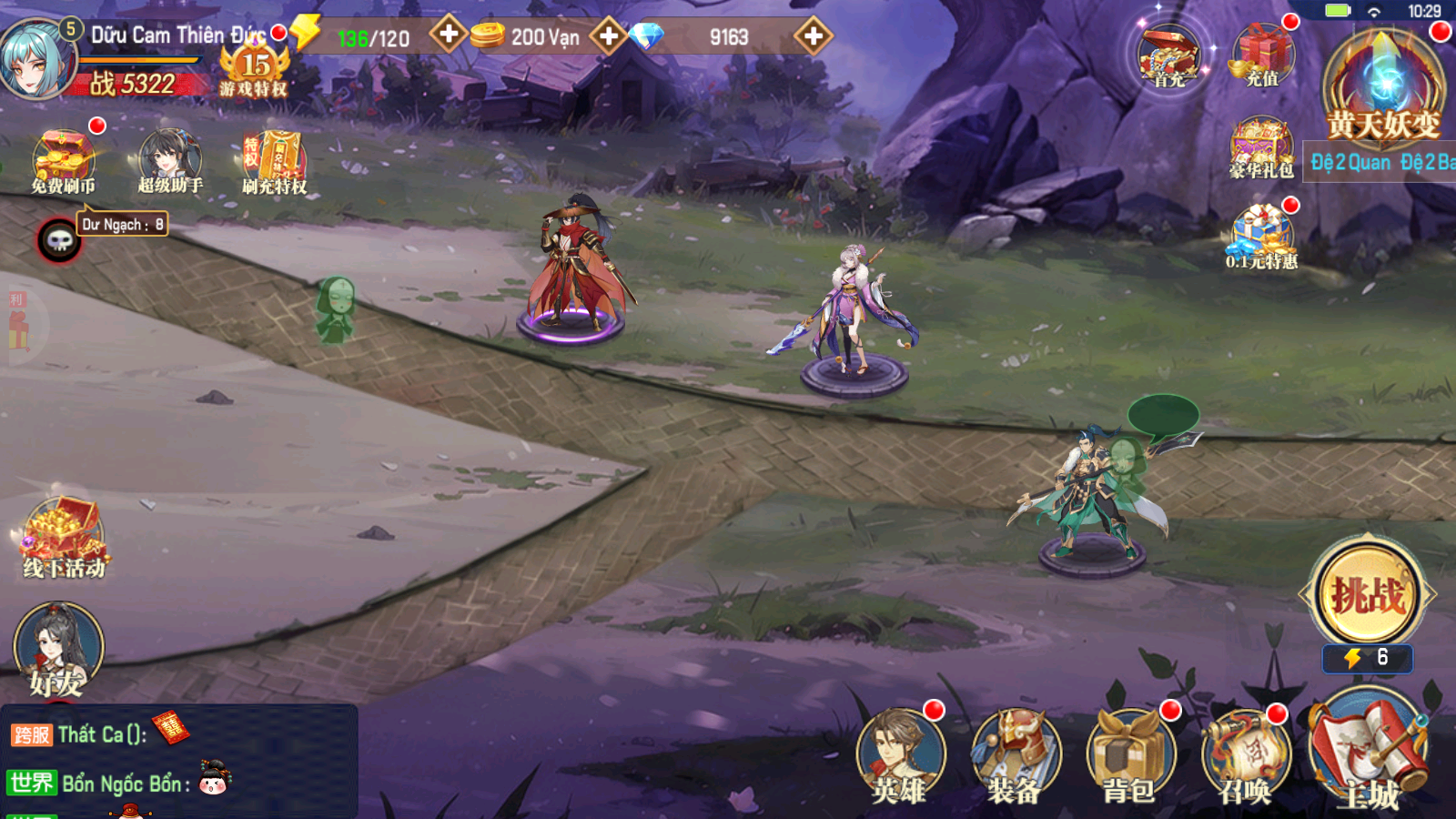
Task: Open the 免费刷币 treasure chest icon
Action: pyautogui.click(x=63, y=159)
